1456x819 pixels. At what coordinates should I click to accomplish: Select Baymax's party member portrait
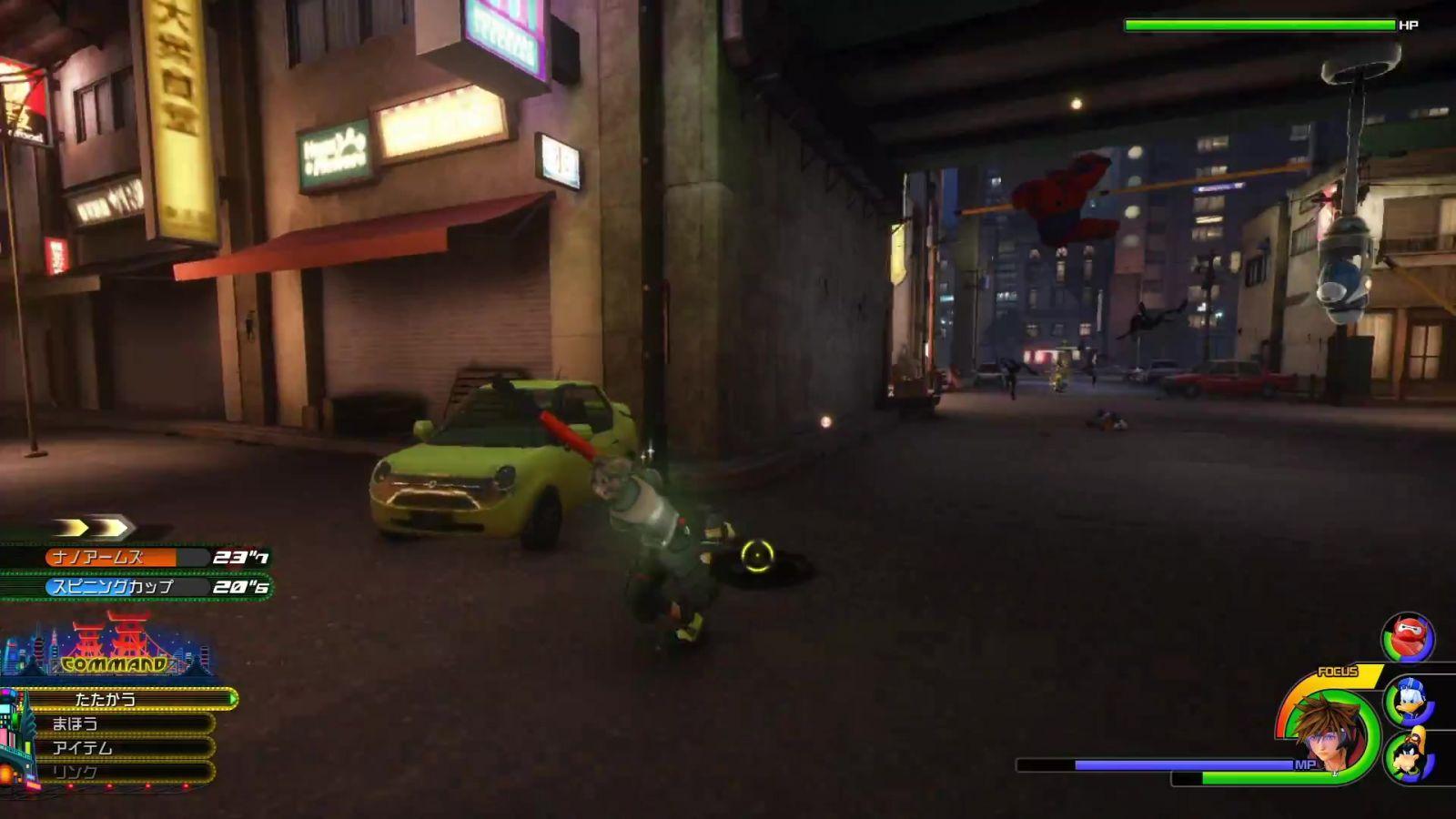[x=1408, y=637]
